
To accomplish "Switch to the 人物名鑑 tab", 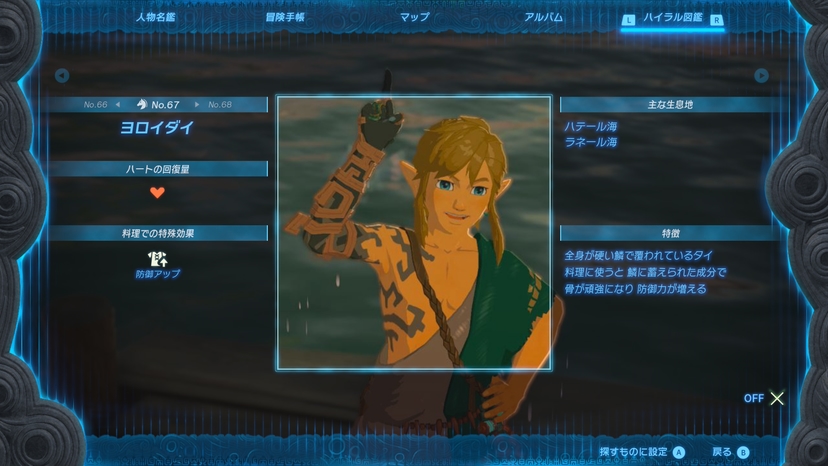I will pos(155,17).
